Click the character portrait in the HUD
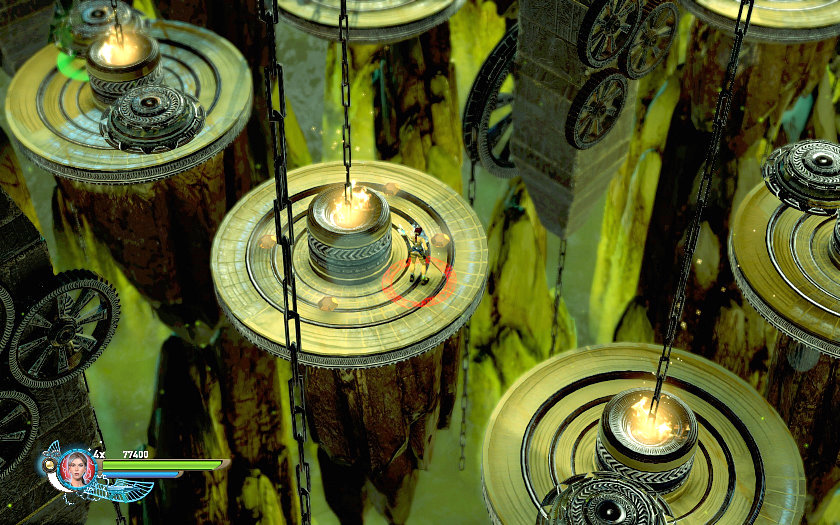The height and width of the screenshot is (525, 840). click(x=76, y=467)
